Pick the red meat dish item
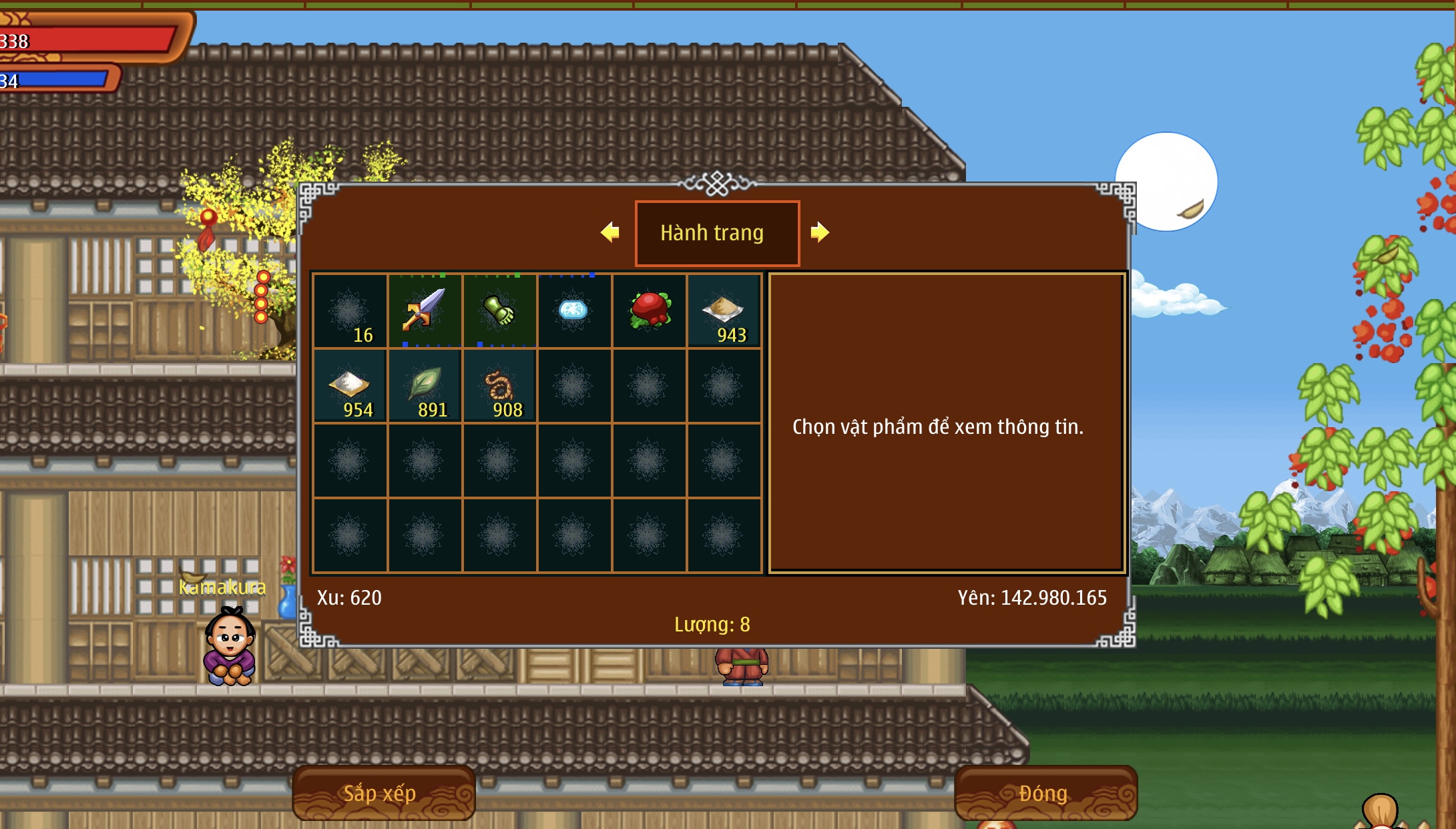The height and width of the screenshot is (829, 1456). tap(649, 310)
